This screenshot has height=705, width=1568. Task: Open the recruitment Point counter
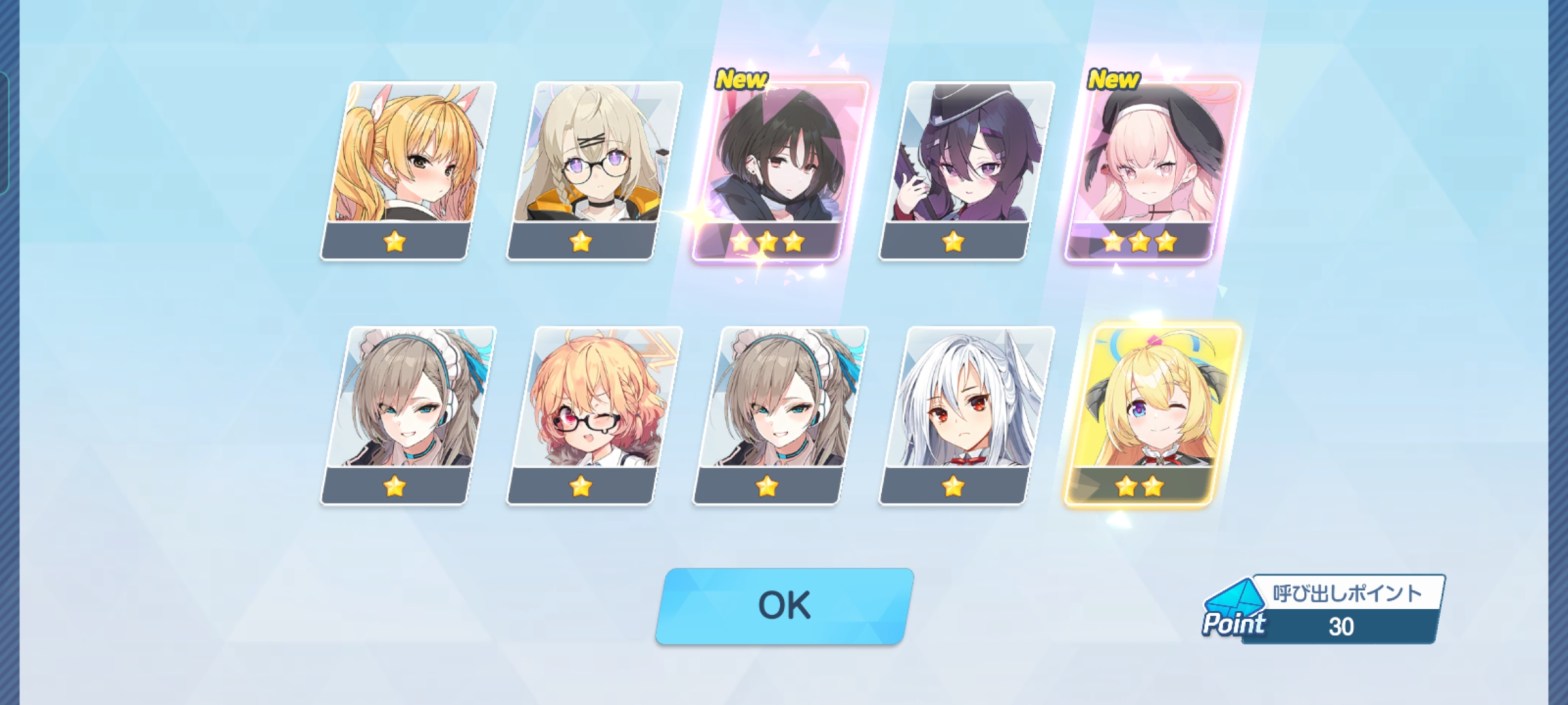[1325, 609]
